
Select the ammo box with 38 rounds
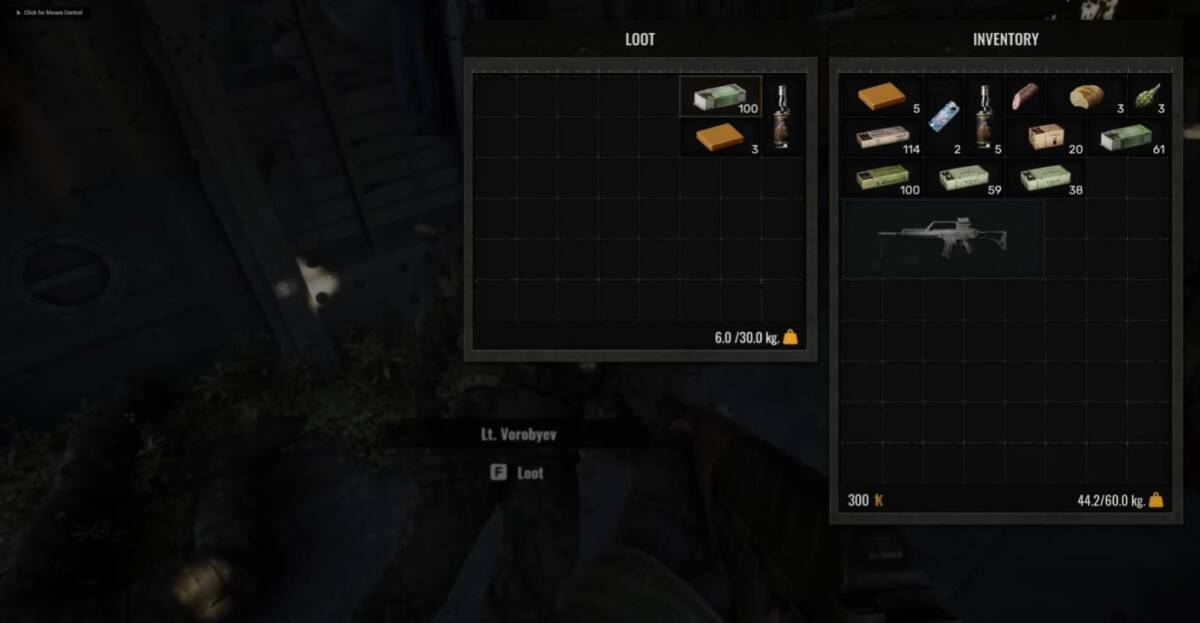click(x=1045, y=177)
